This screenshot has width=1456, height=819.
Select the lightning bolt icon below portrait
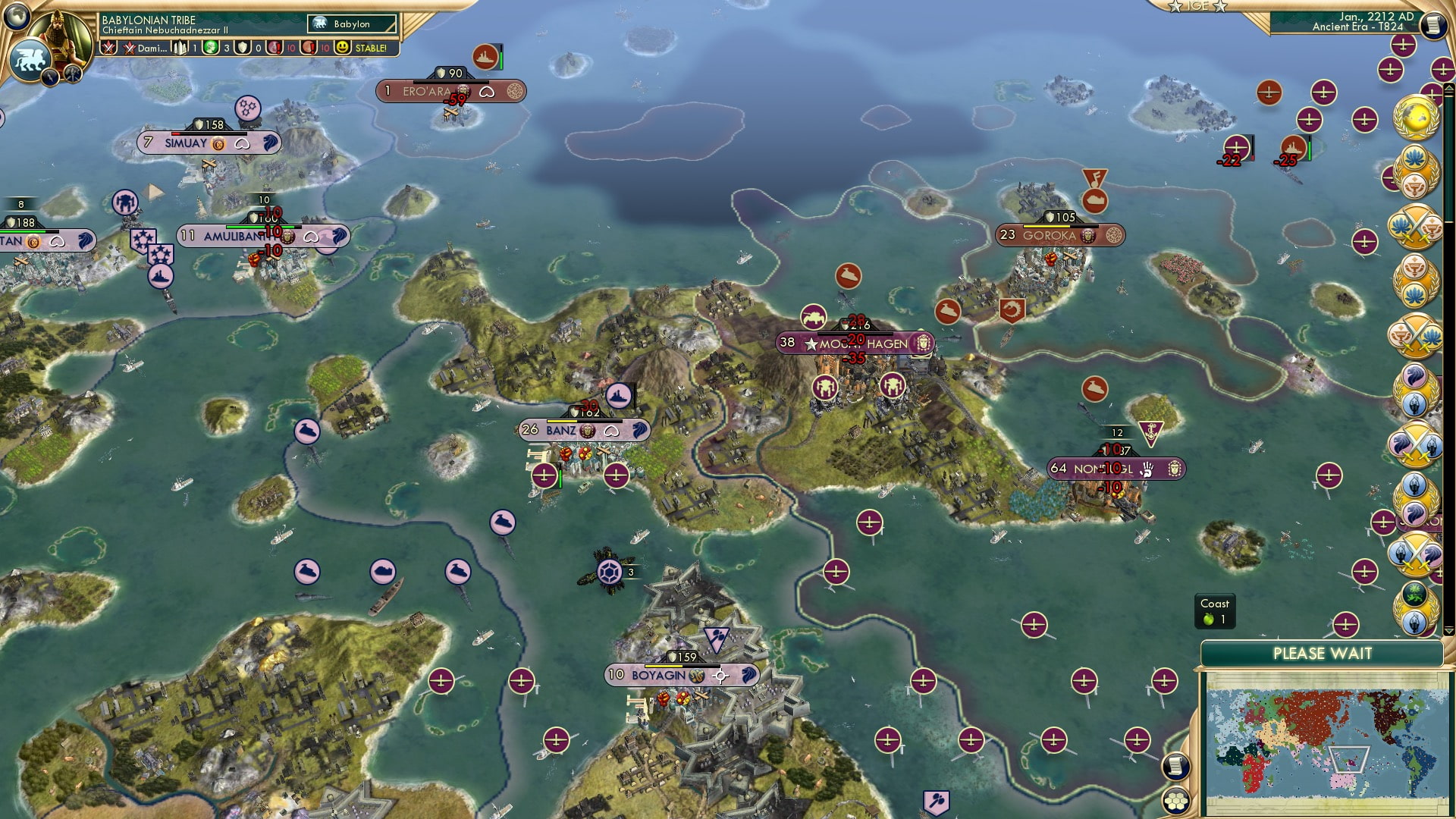50,77
